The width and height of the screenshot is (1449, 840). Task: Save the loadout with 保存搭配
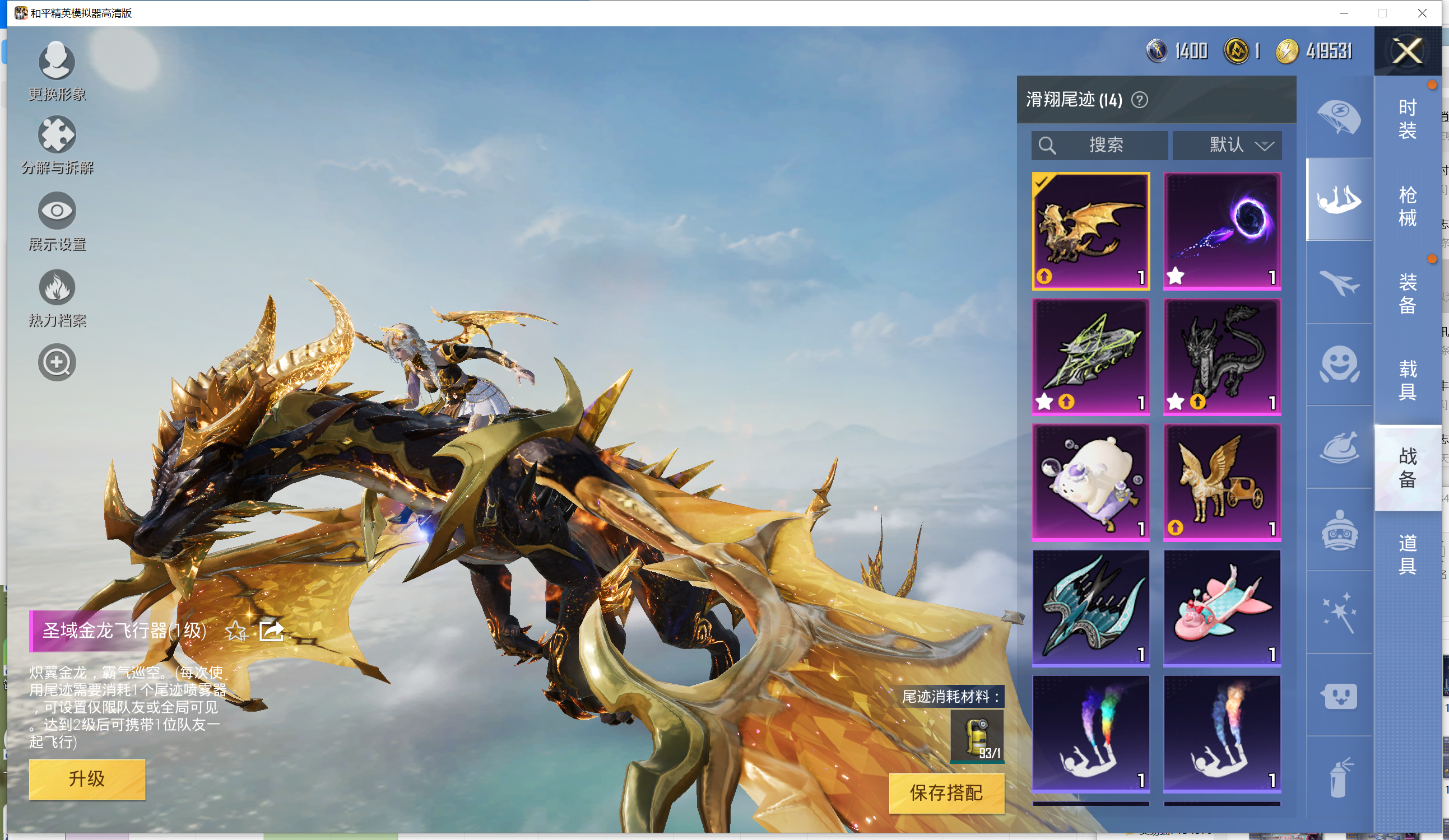click(x=946, y=792)
